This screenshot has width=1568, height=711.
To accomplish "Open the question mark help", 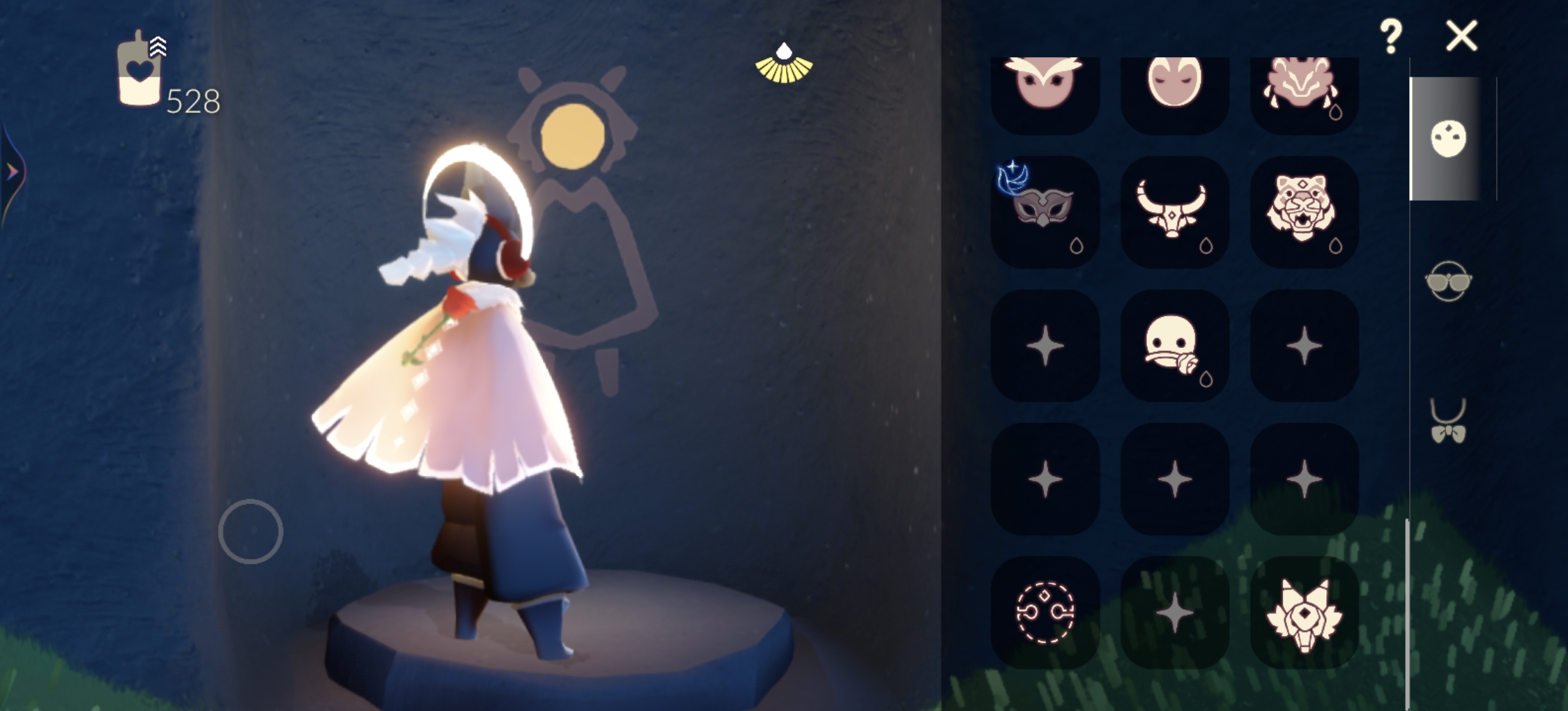I will pyautogui.click(x=1390, y=36).
